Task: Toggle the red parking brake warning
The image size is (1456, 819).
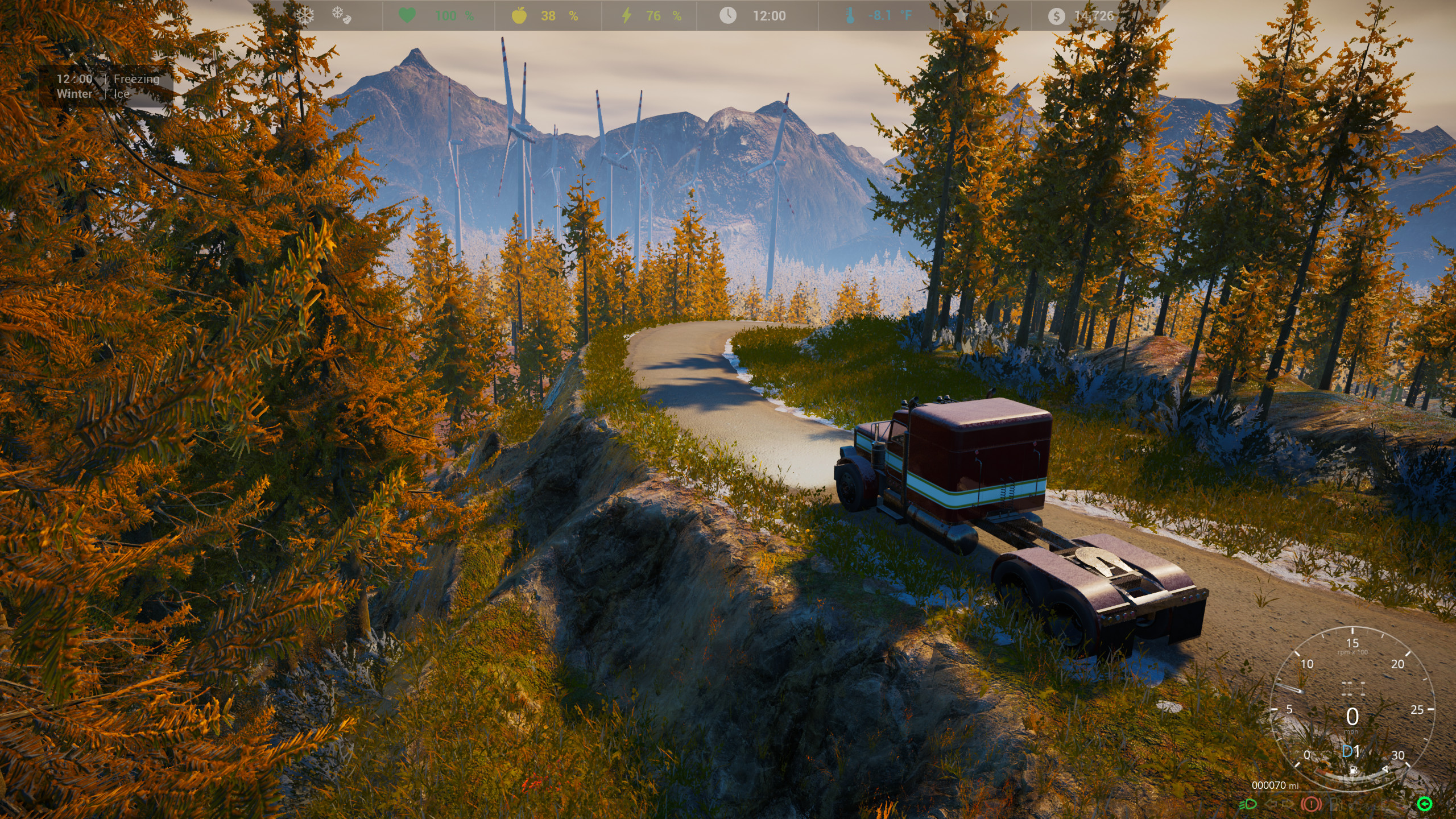Action: (1311, 804)
